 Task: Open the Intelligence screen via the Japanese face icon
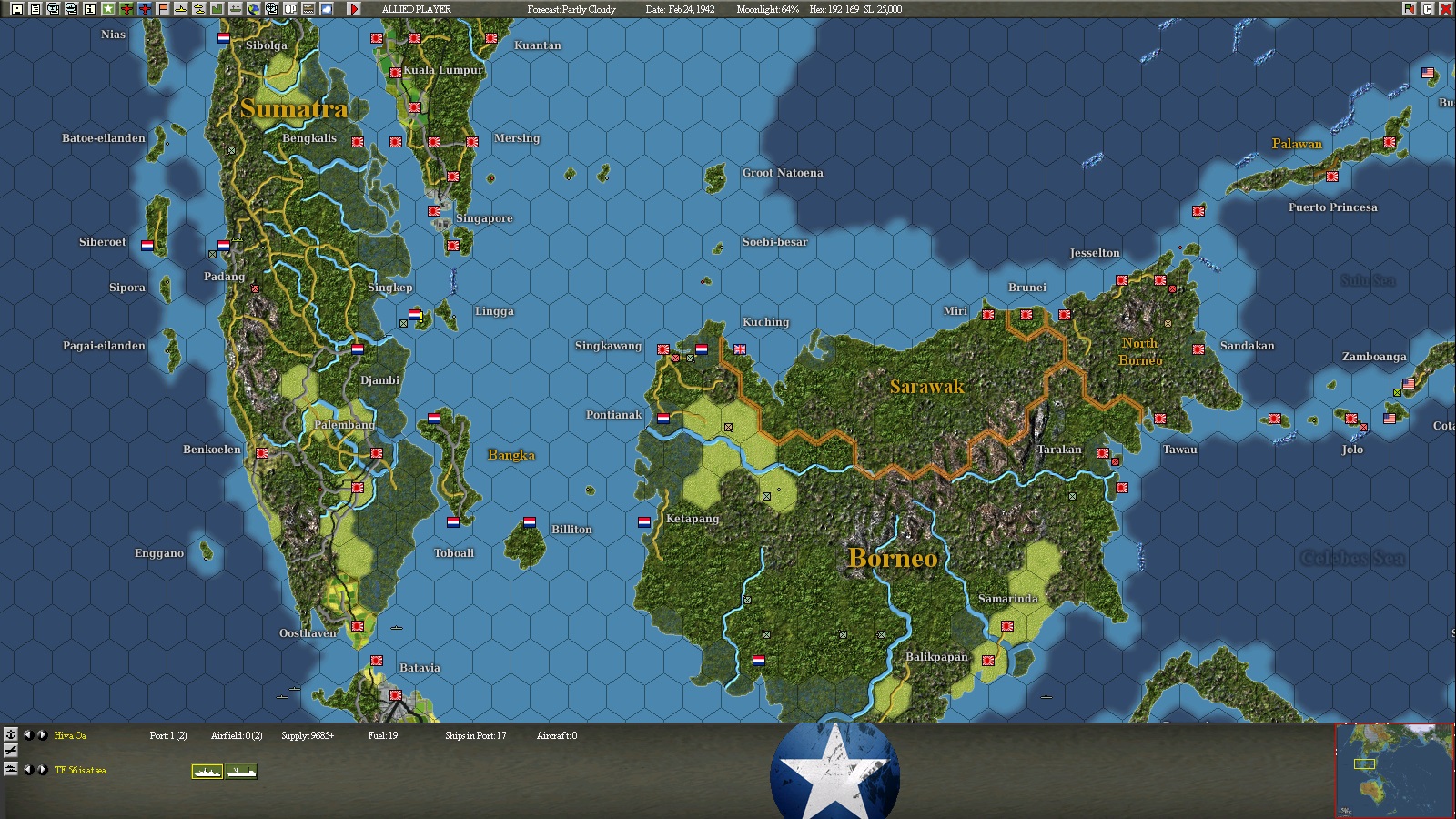[x=56, y=7]
